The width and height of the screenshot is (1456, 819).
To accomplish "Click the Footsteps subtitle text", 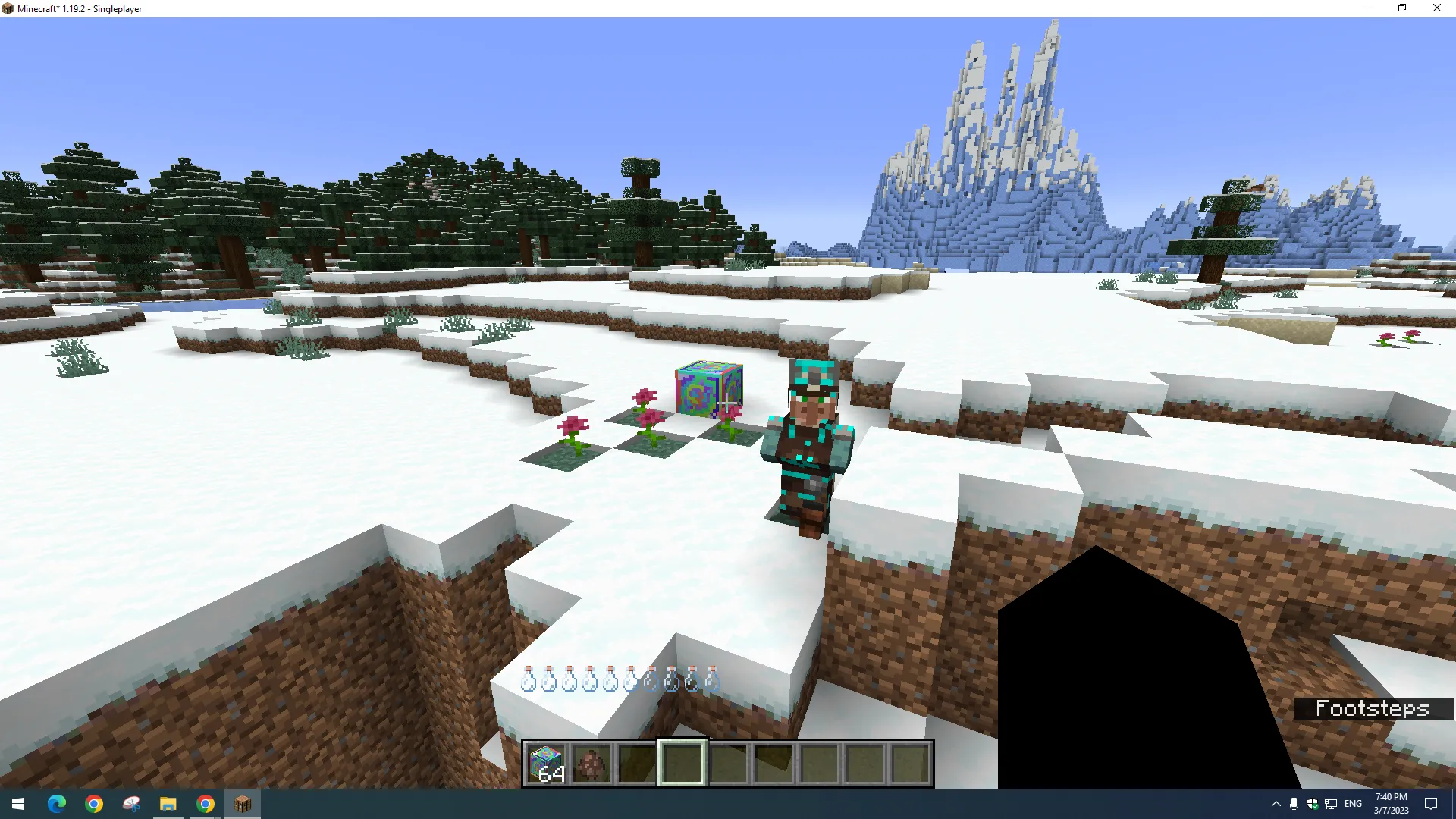I will pos(1373,708).
